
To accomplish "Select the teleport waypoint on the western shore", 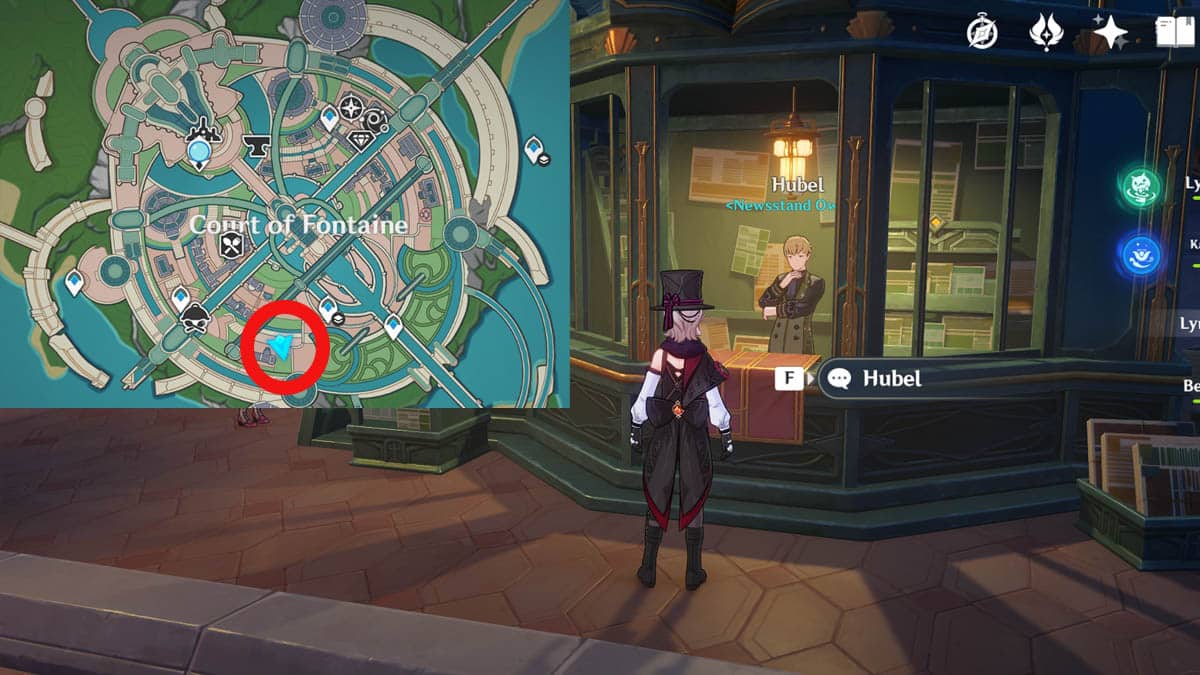I will [x=75, y=283].
